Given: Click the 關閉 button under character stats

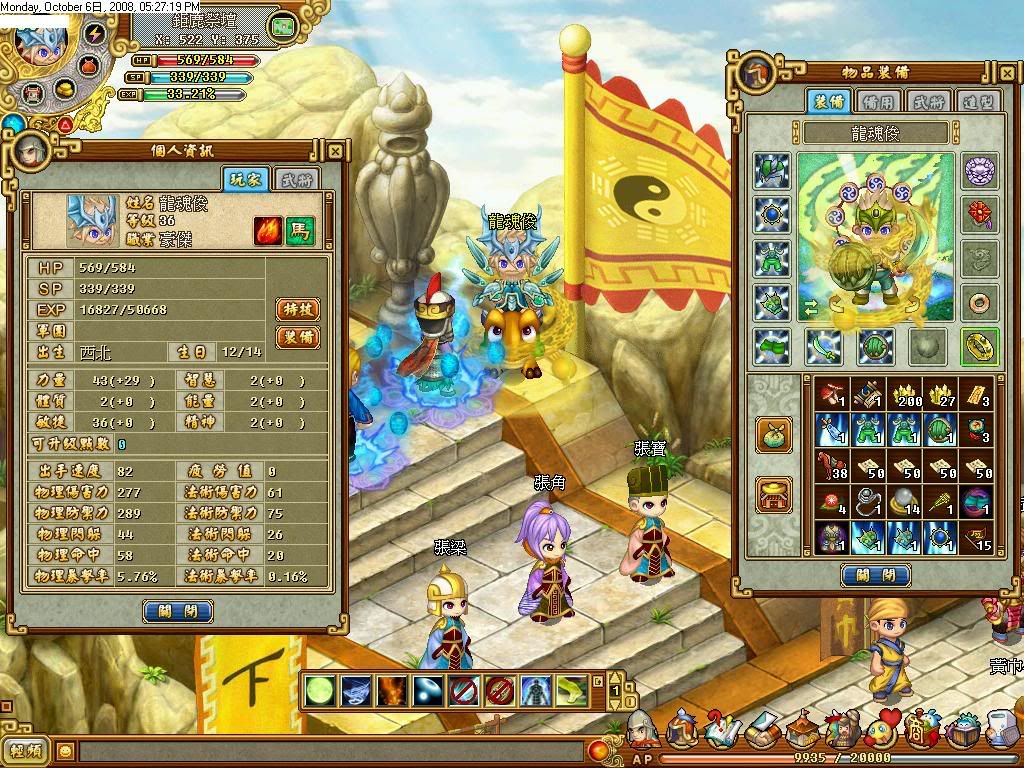Looking at the screenshot, I should click(178, 611).
